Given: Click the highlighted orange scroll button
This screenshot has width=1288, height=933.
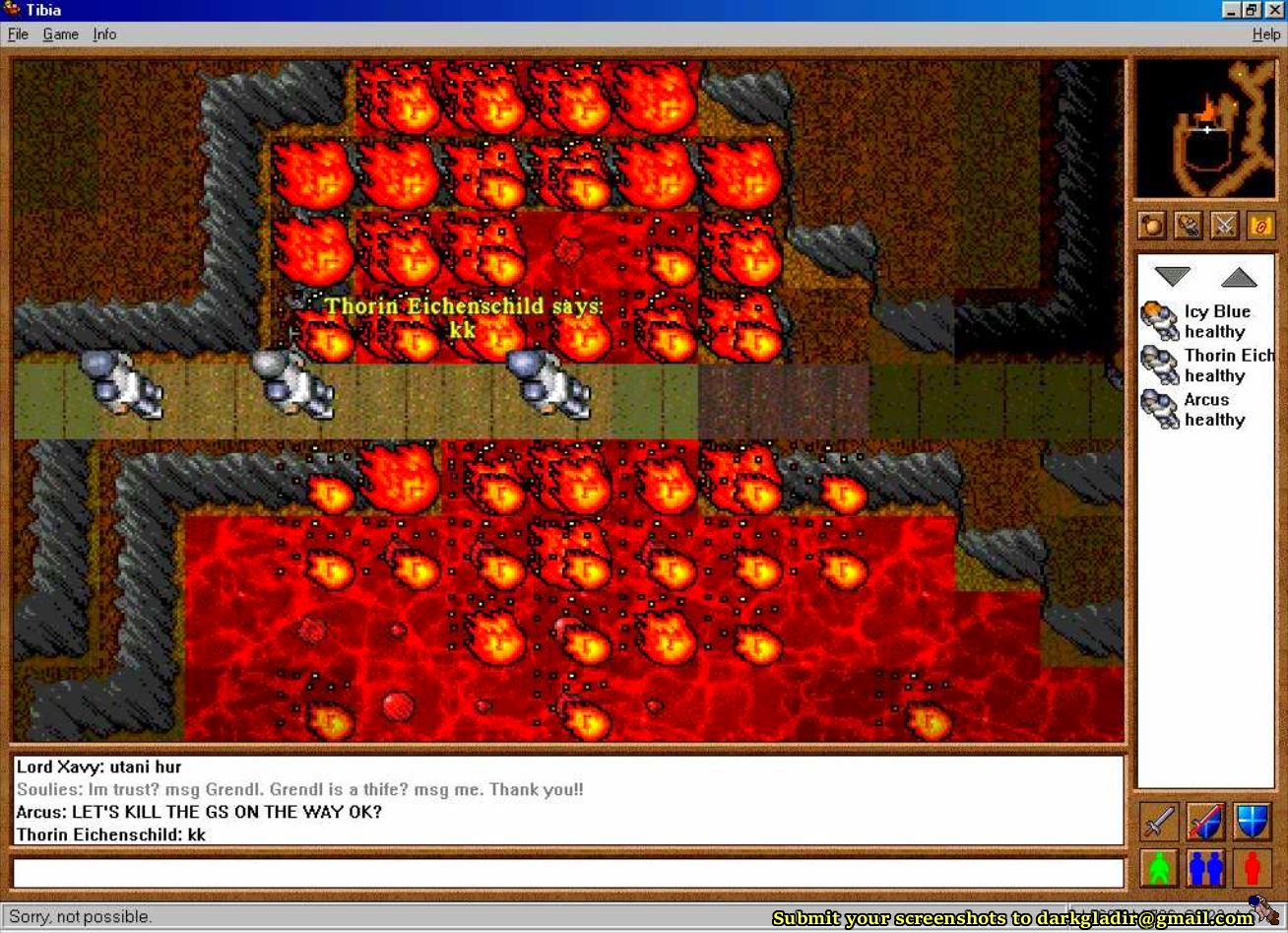Looking at the screenshot, I should pyautogui.click(x=1260, y=226).
